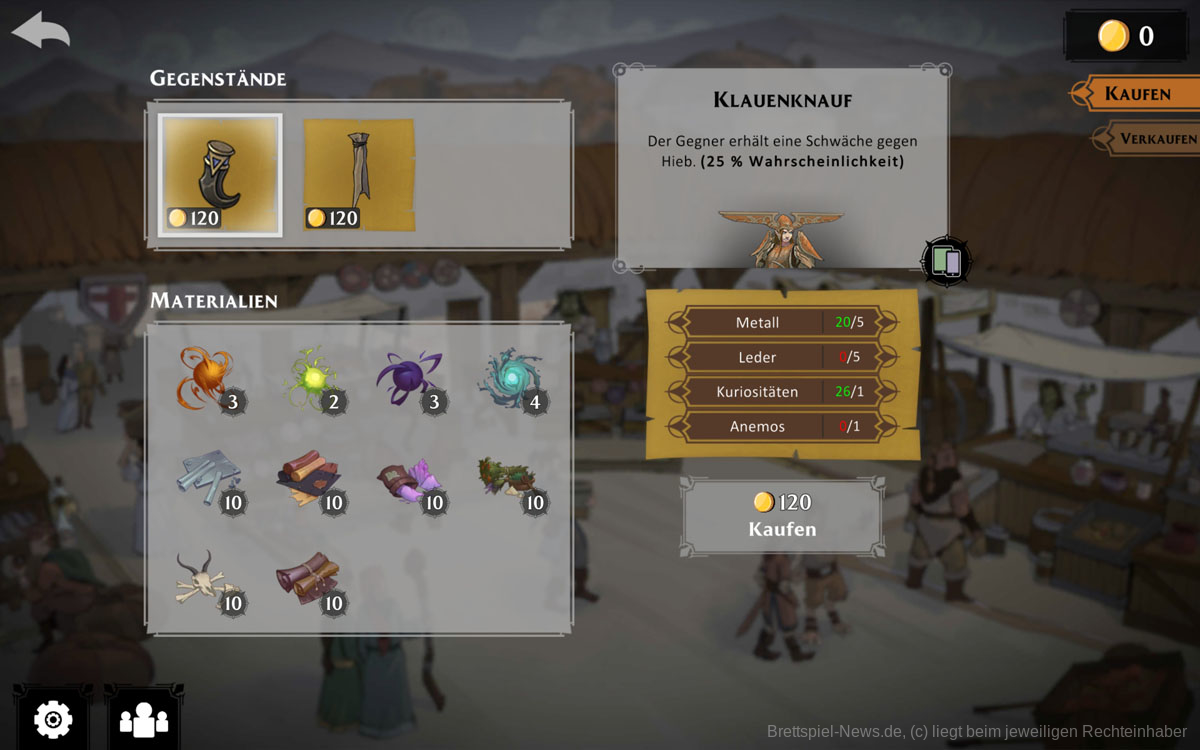1200x750 pixels.
Task: Select the metal bars material
Action: coord(207,480)
